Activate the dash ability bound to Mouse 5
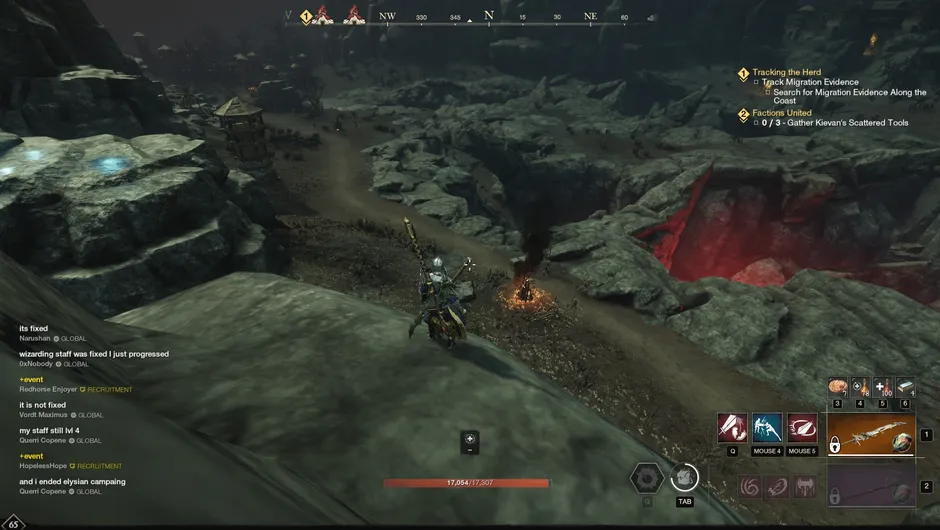Screen dimensions: 940x530 (x=802, y=428)
